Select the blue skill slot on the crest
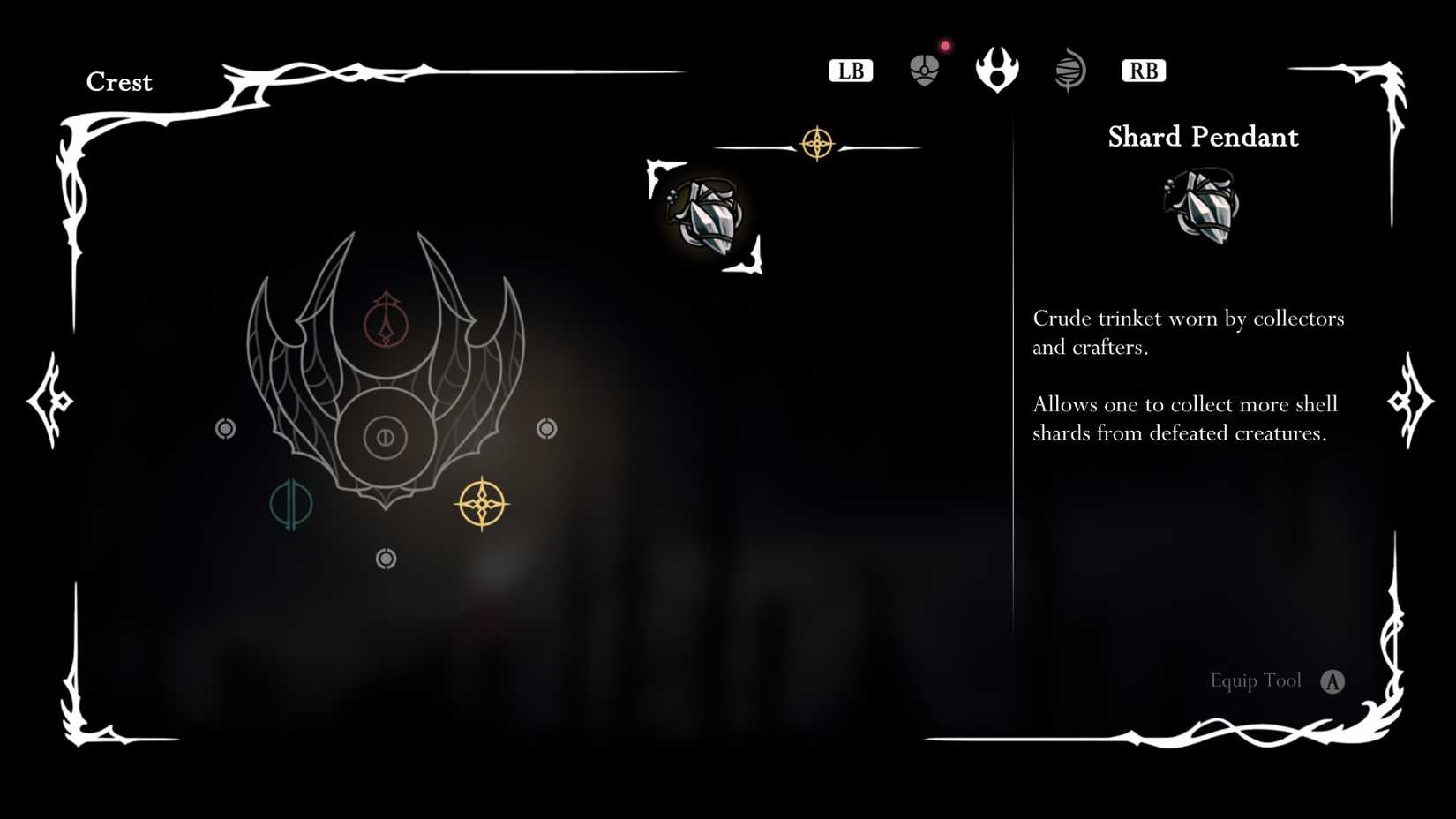The width and height of the screenshot is (1456, 819). point(294,505)
